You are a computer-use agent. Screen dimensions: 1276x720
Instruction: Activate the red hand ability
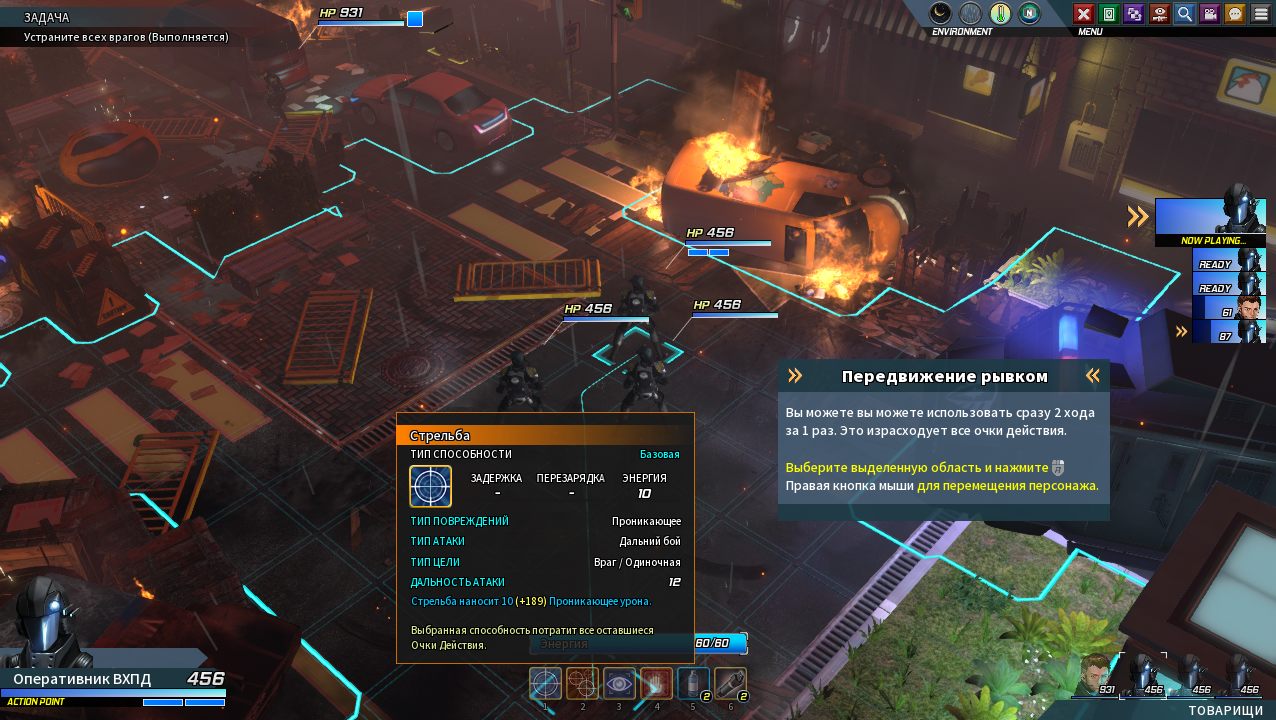(x=656, y=683)
